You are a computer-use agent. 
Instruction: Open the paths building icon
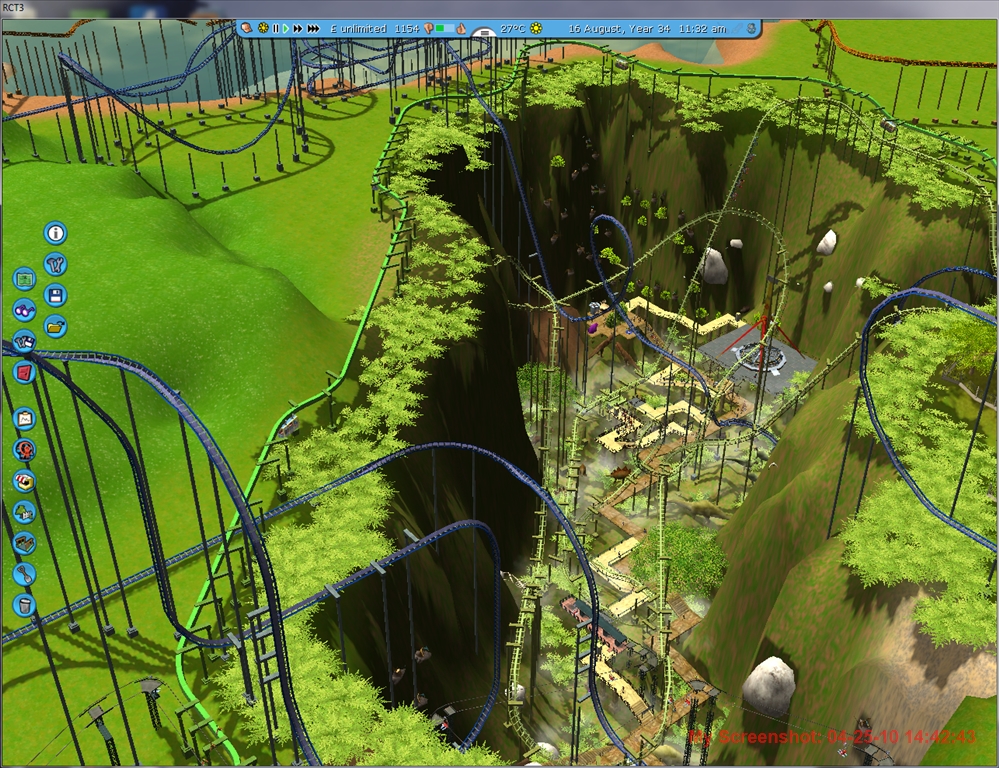pyautogui.click(x=24, y=543)
